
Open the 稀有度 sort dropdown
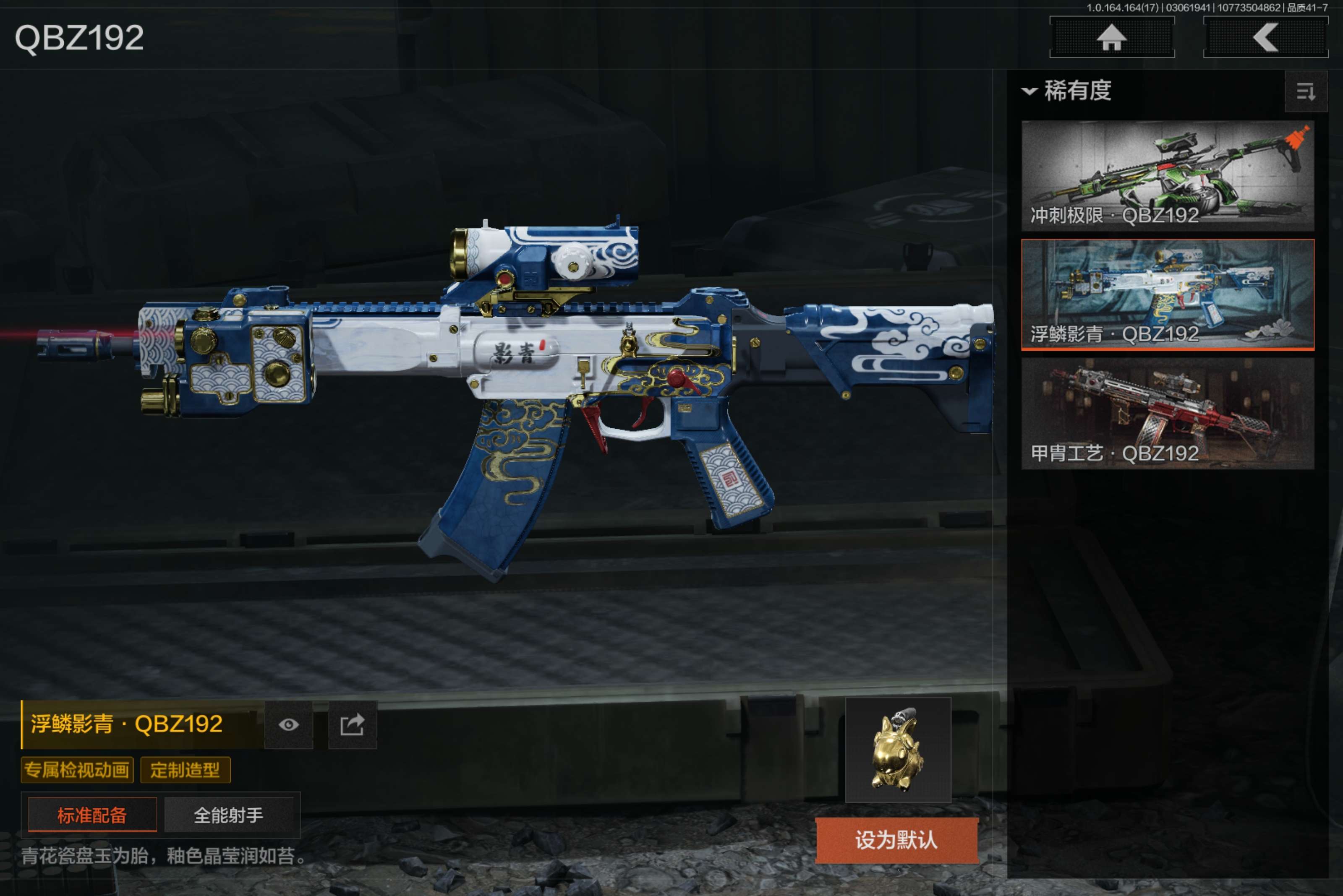(1067, 91)
